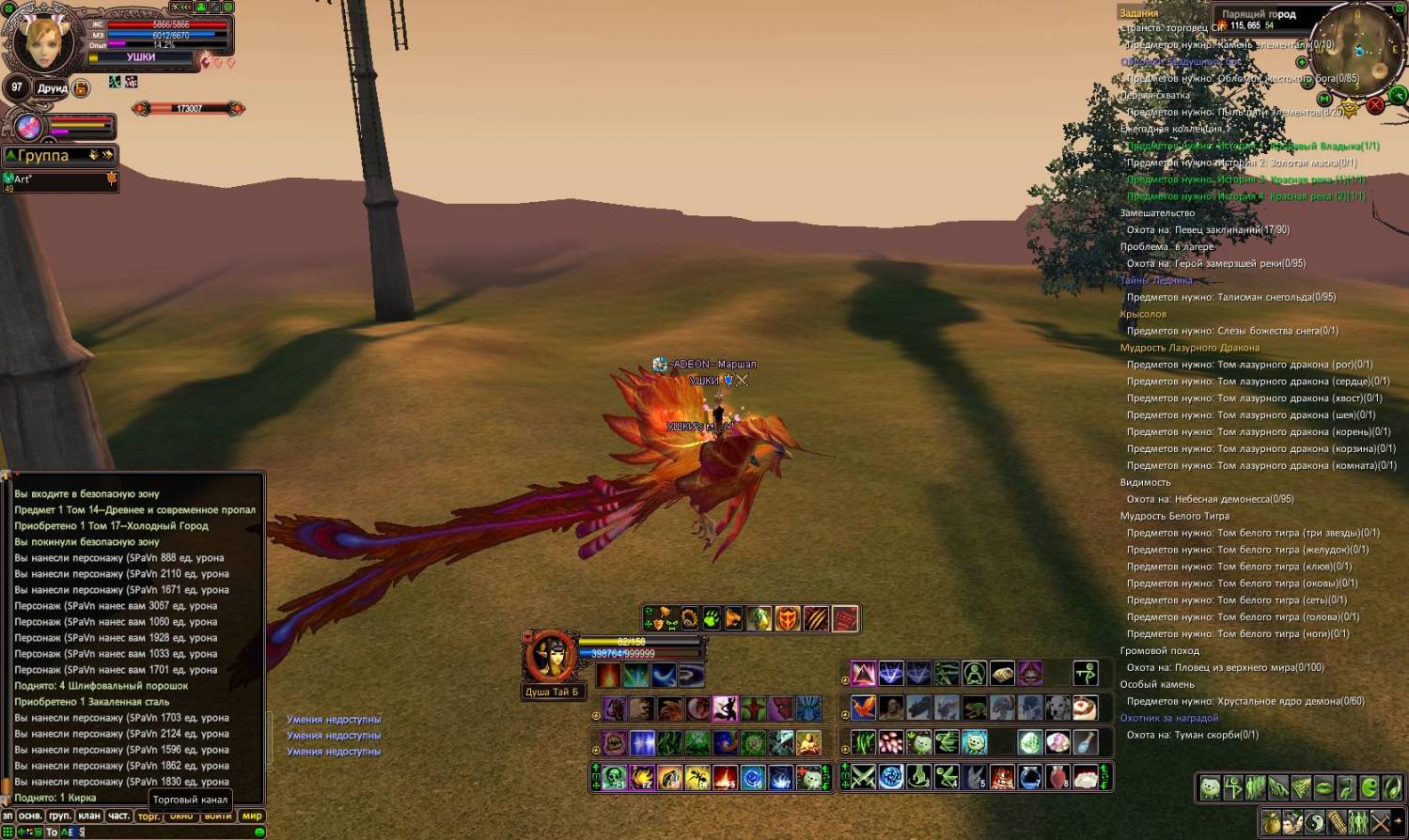1409x840 pixels.
Task: Open the emoticon smiley in chat bar
Action: [x=259, y=832]
